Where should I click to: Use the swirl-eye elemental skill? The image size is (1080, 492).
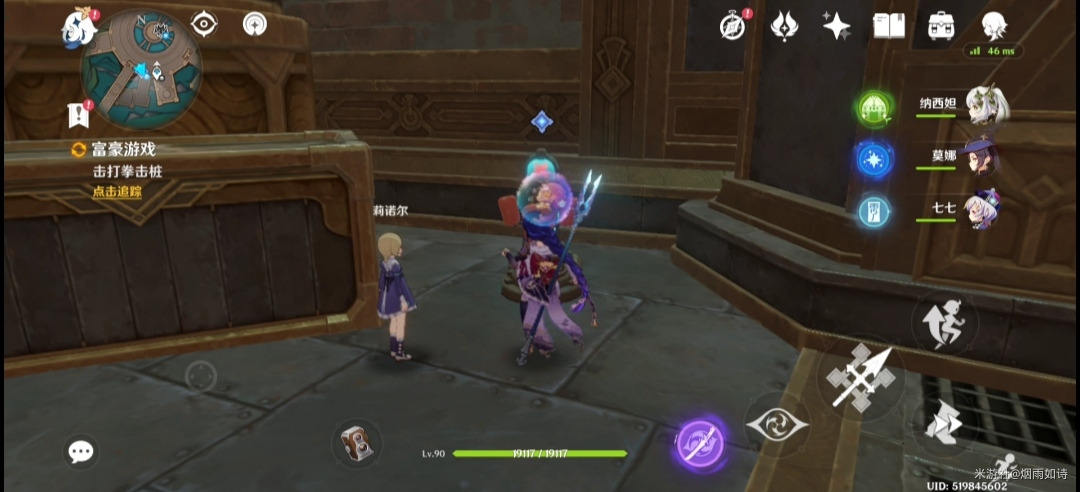775,424
